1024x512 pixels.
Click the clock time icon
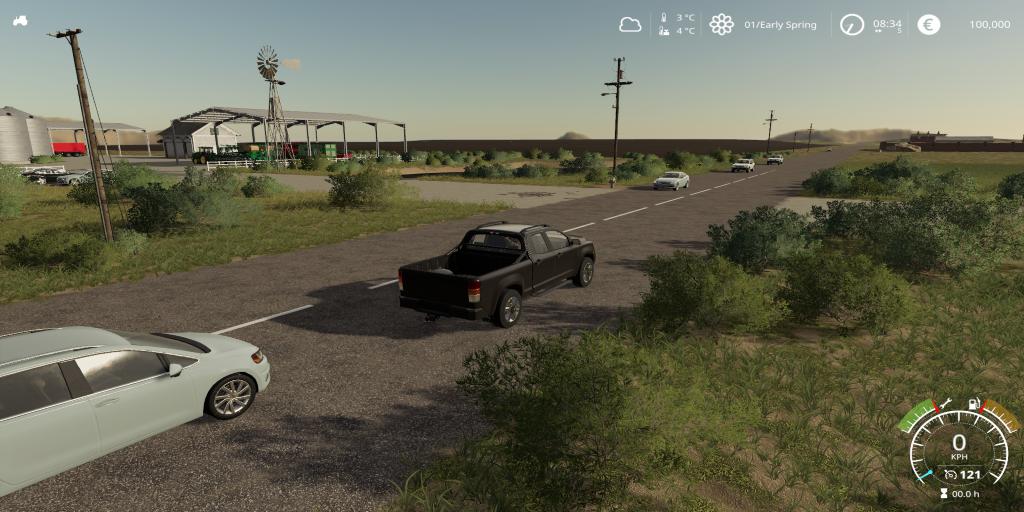click(x=851, y=25)
